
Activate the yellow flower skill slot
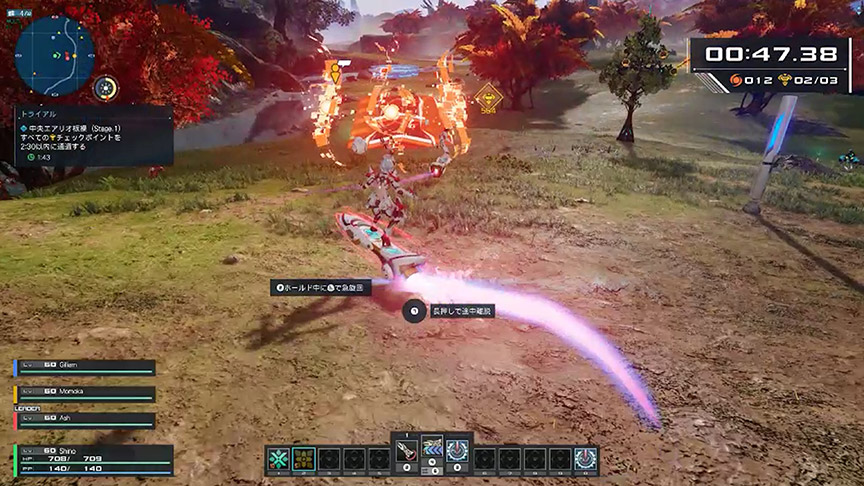point(303,459)
